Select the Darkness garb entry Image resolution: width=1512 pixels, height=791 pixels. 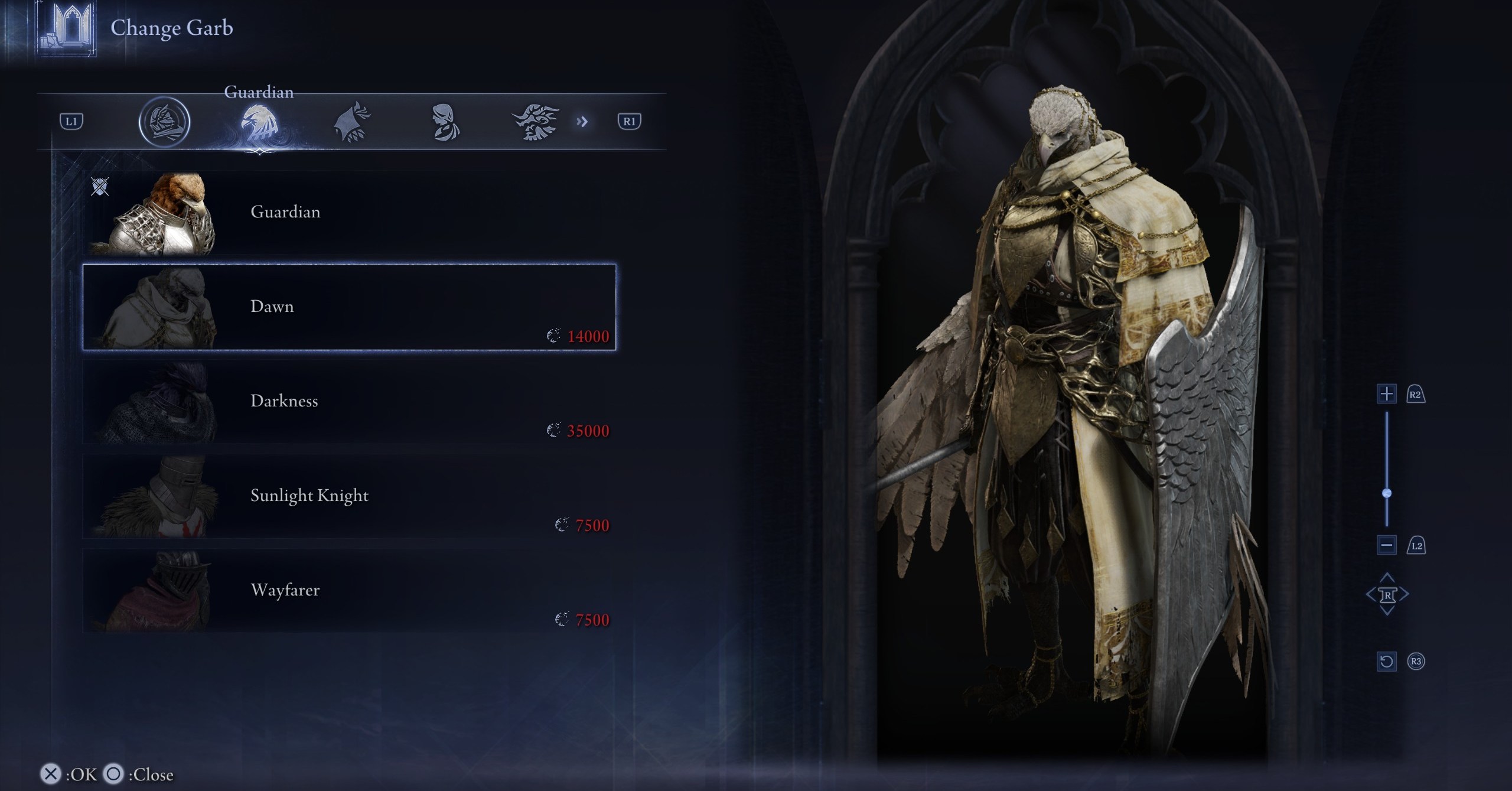(x=348, y=402)
